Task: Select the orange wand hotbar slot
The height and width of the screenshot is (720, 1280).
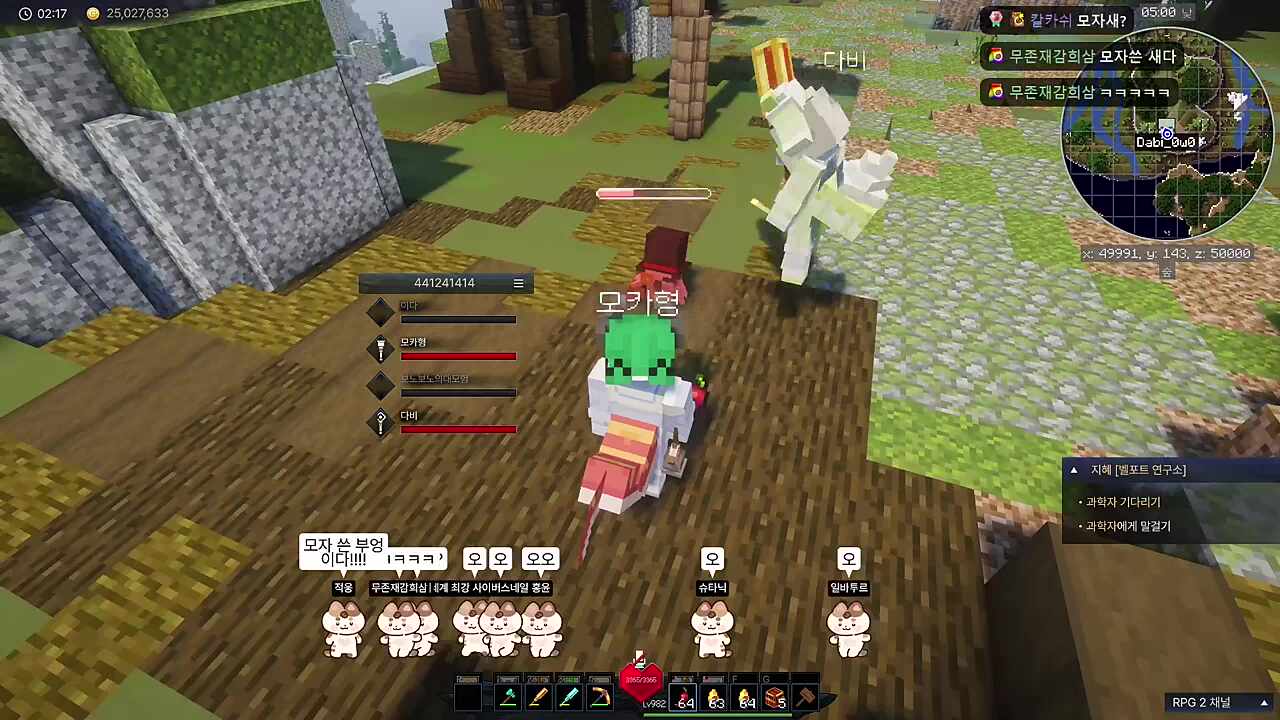Action: (x=540, y=695)
